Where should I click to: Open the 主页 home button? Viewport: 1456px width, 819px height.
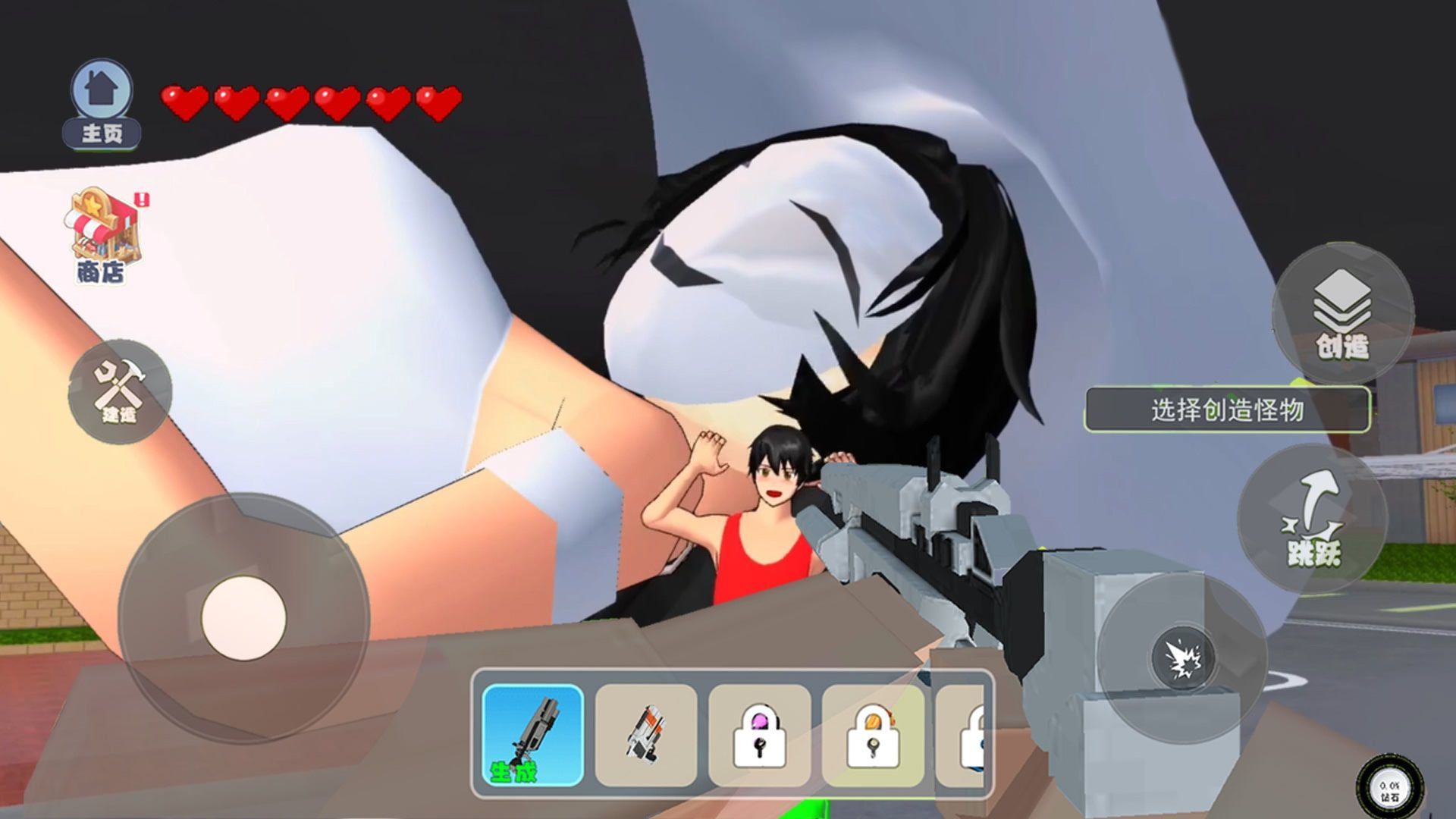tap(102, 104)
